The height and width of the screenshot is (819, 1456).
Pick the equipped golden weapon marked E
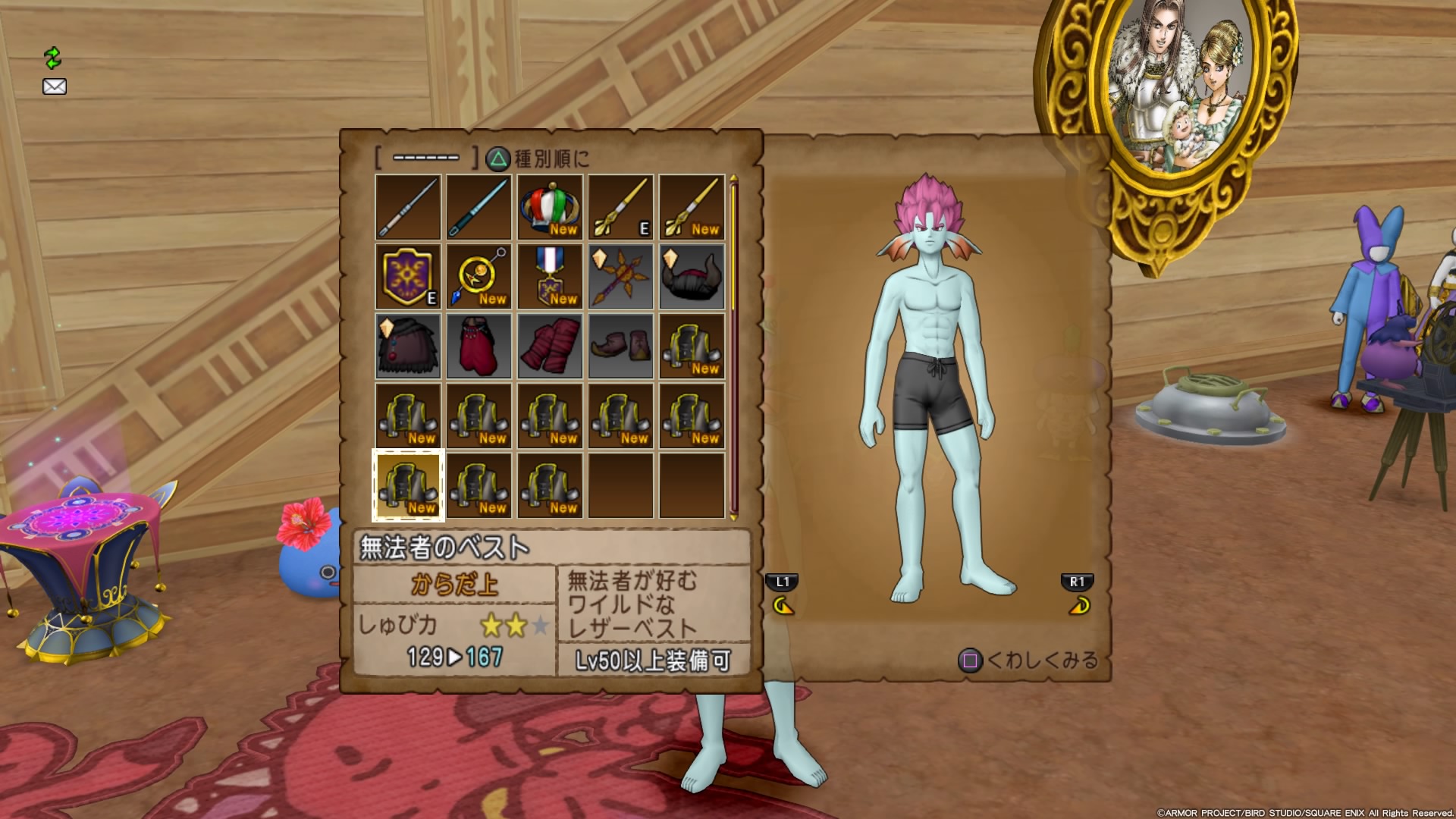620,207
